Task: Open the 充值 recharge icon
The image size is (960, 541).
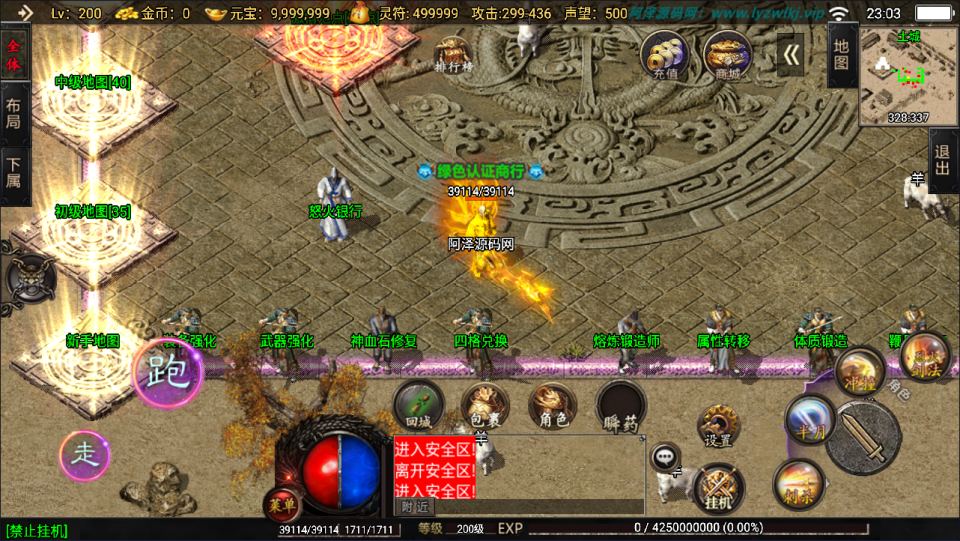Action: [663, 55]
